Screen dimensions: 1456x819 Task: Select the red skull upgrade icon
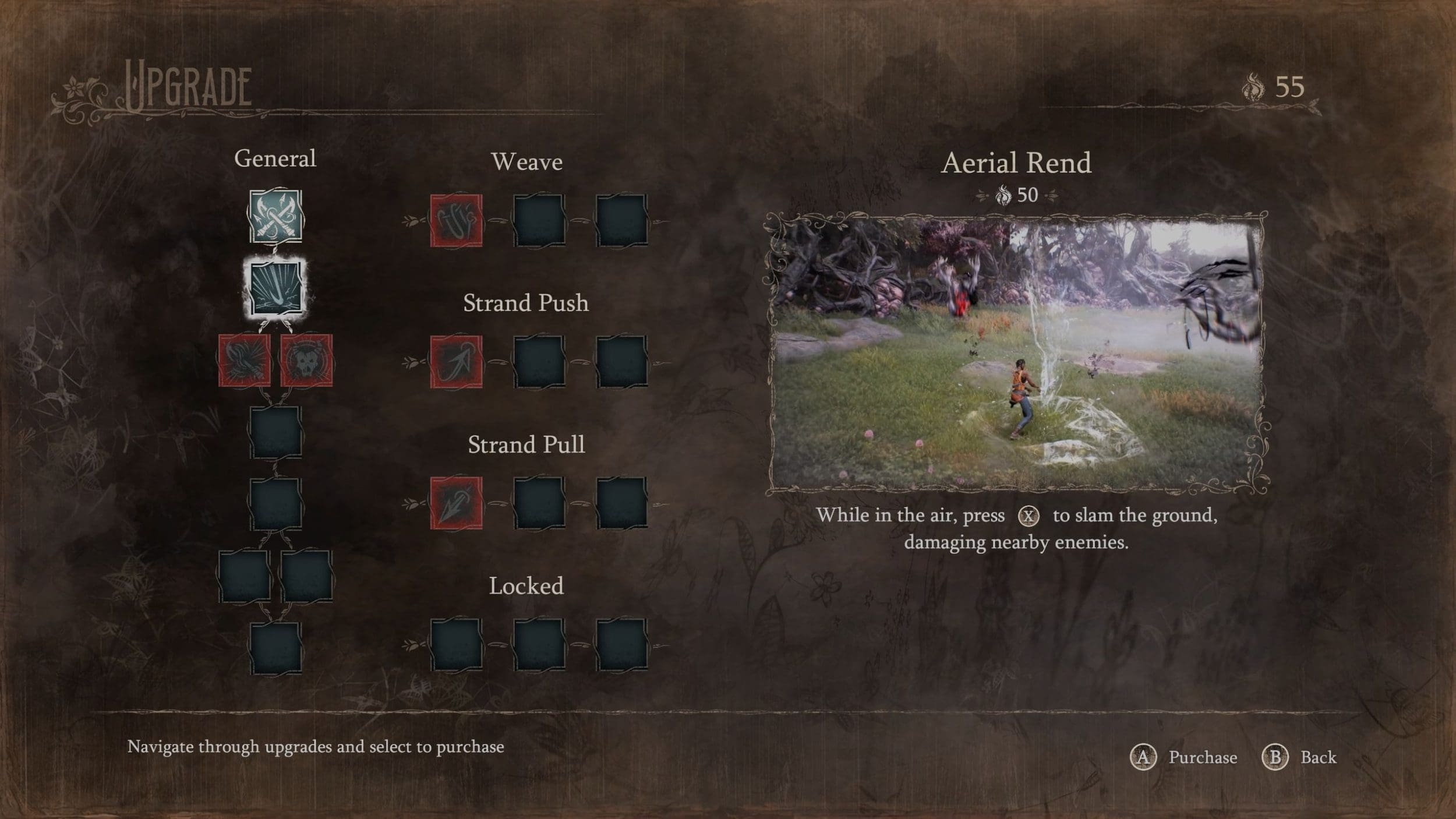click(306, 360)
